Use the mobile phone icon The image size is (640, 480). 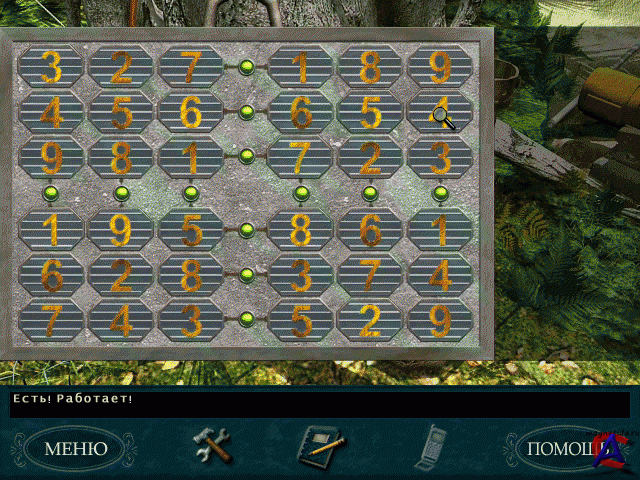coord(431,445)
